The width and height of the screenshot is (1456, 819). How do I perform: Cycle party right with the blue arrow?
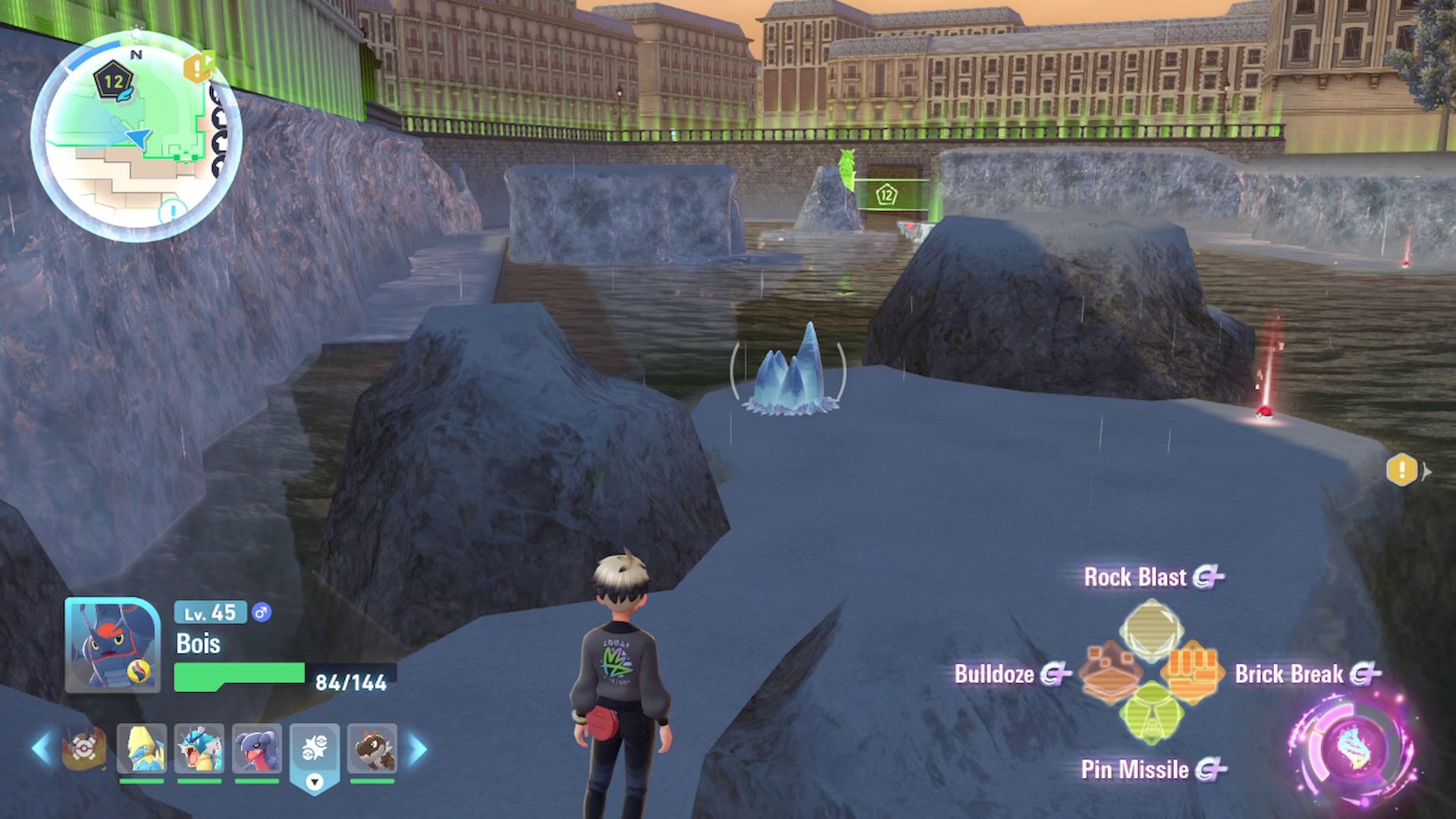(418, 748)
